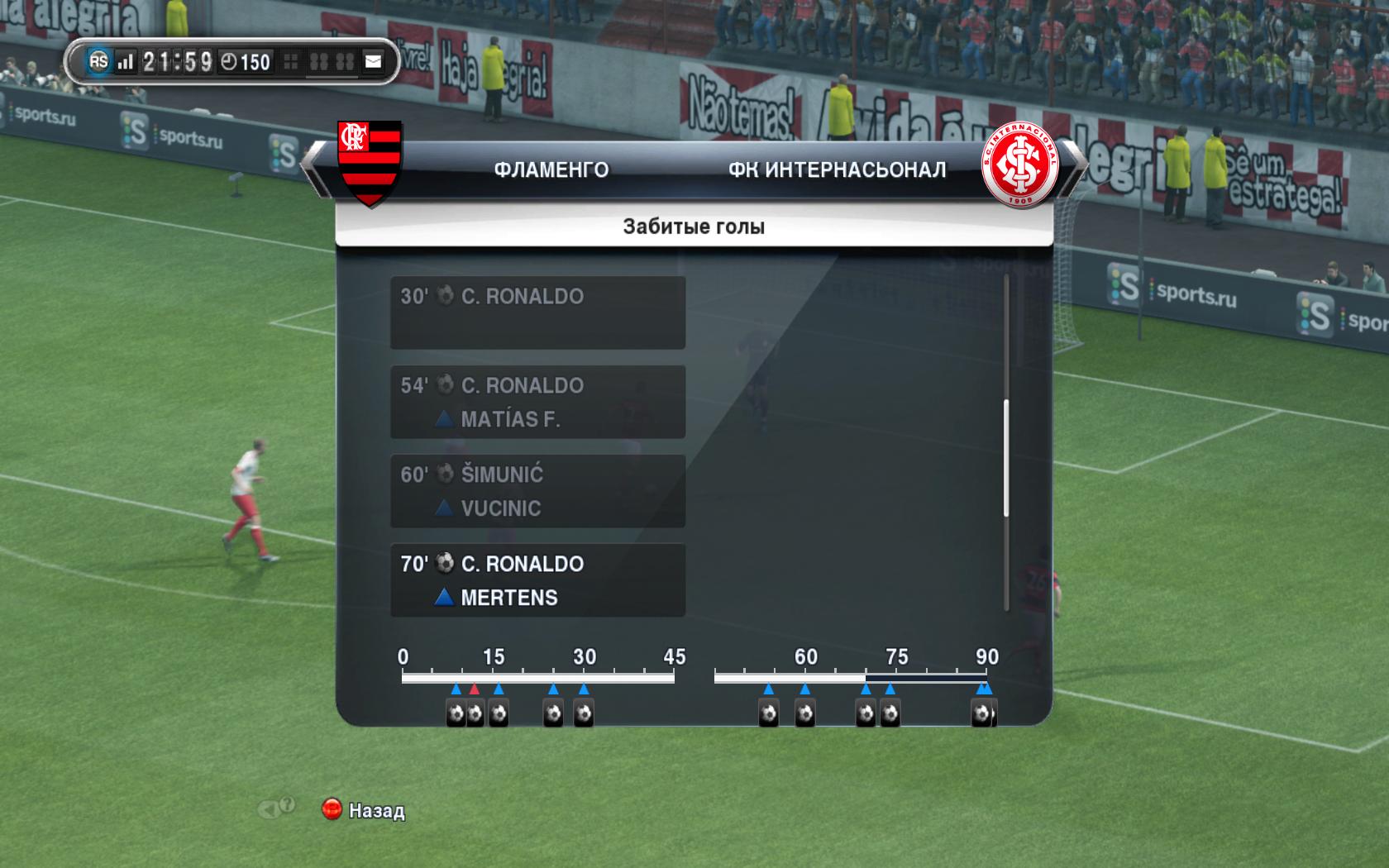This screenshot has width=1389, height=868.
Task: Open the envelope mail icon in the overlay
Action: [x=374, y=62]
